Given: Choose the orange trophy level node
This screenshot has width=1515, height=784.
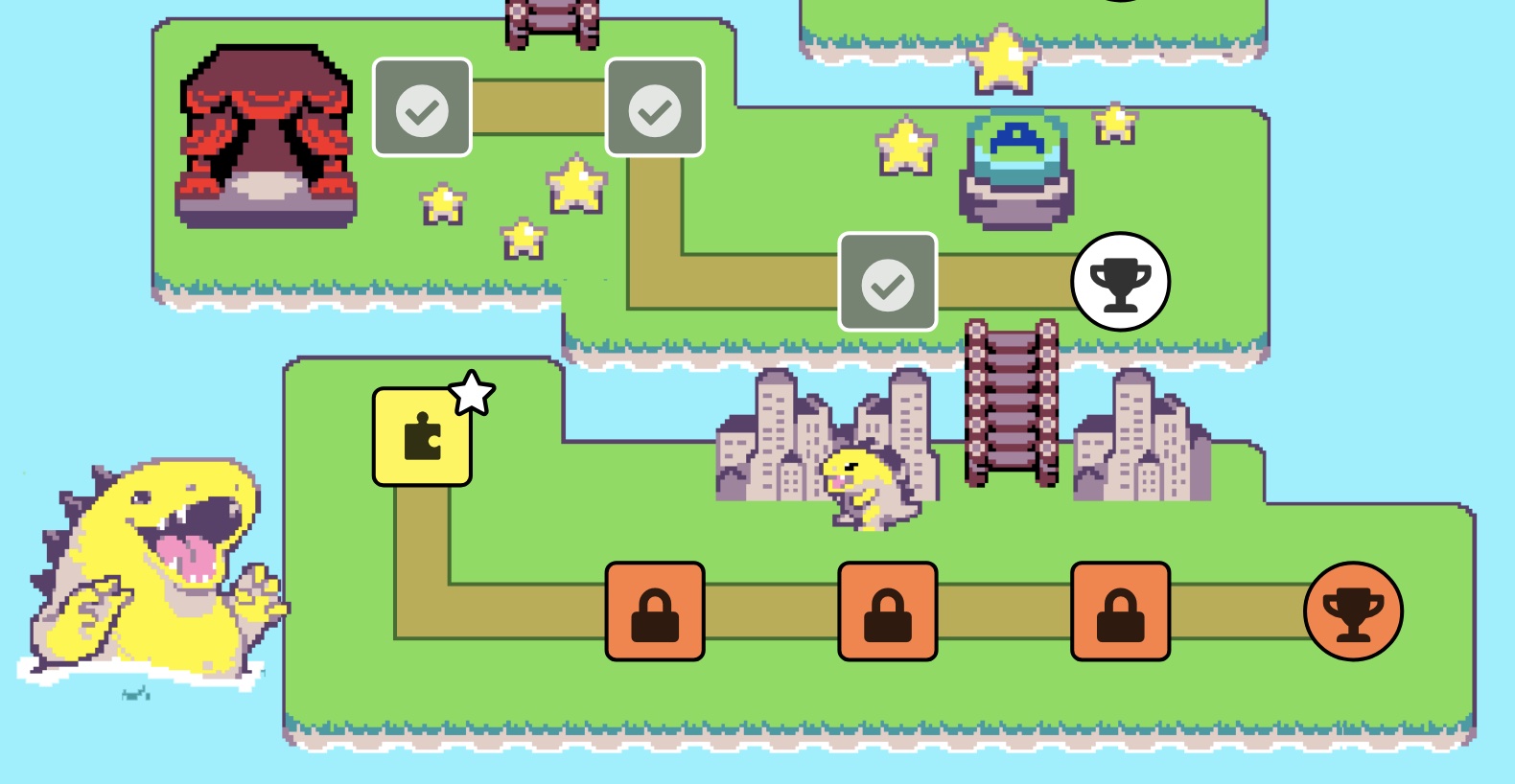Looking at the screenshot, I should coord(1353,611).
